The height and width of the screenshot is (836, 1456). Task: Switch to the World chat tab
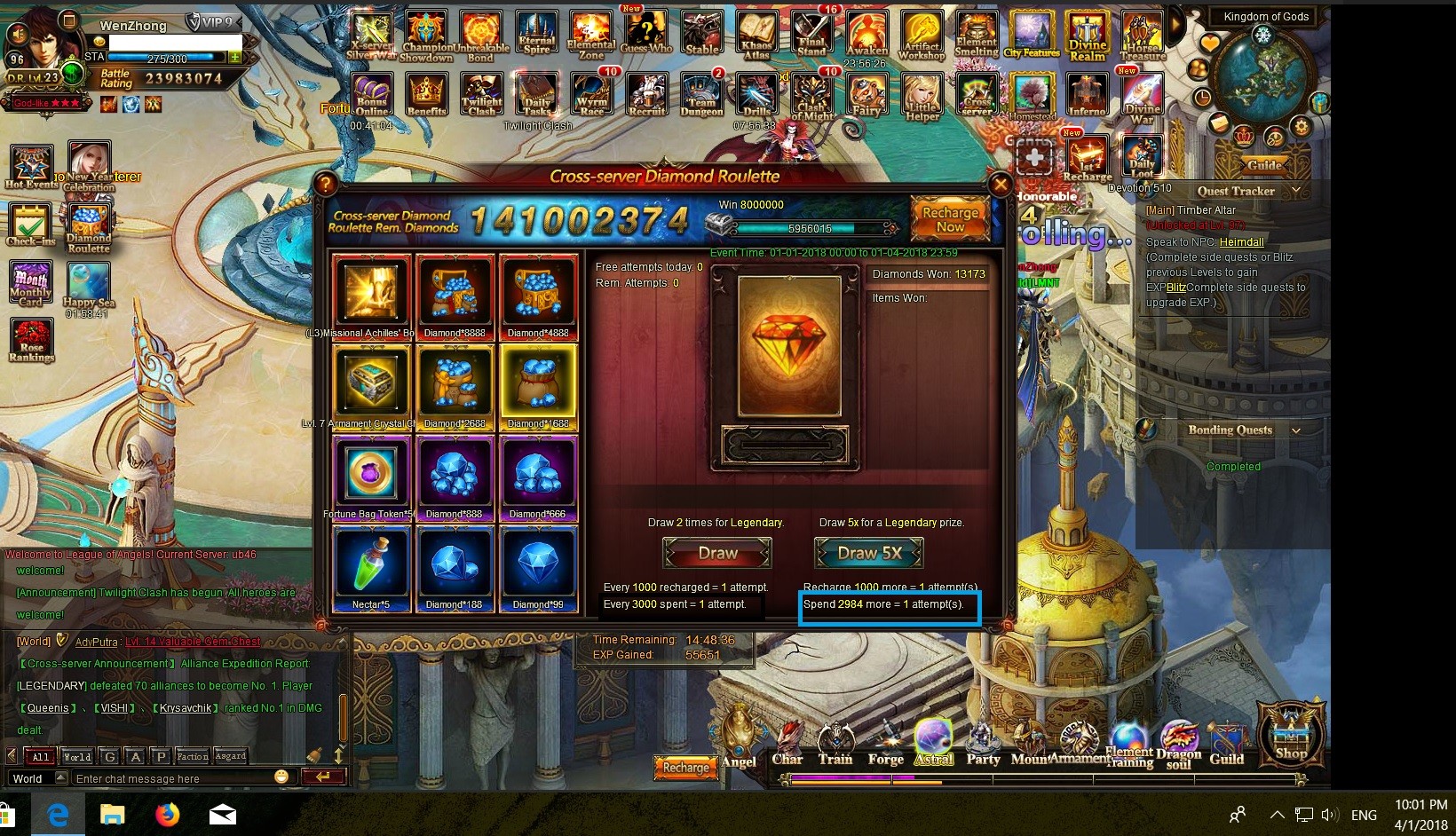click(x=76, y=757)
